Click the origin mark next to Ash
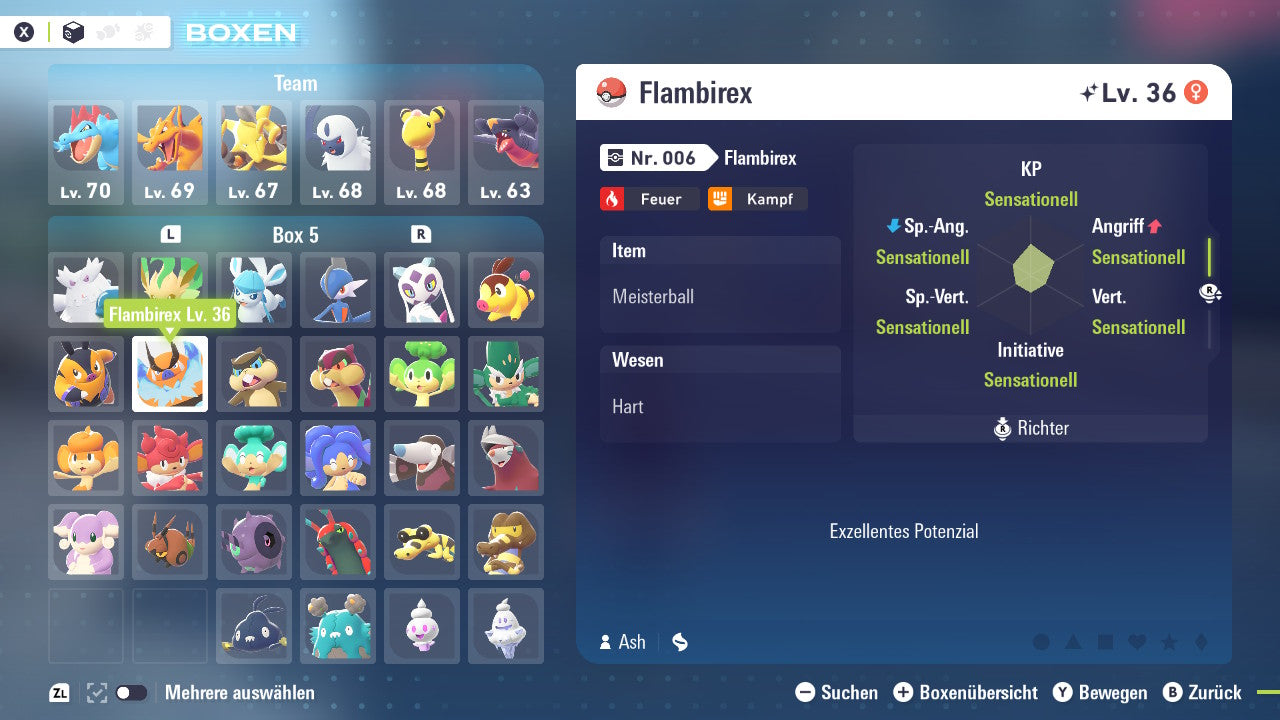1280x720 pixels. point(679,642)
